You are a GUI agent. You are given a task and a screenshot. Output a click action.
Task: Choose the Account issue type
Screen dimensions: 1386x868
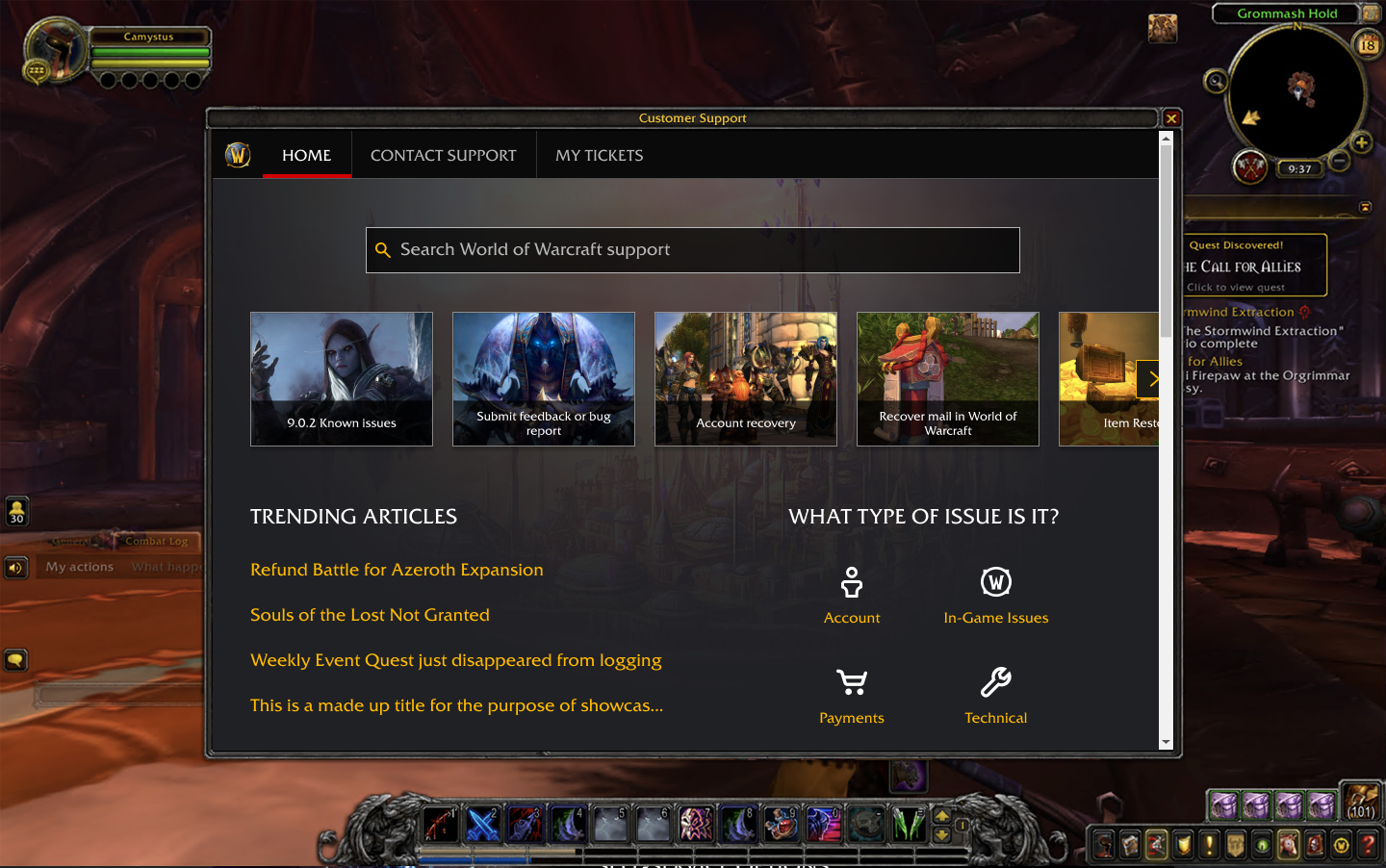tap(852, 596)
